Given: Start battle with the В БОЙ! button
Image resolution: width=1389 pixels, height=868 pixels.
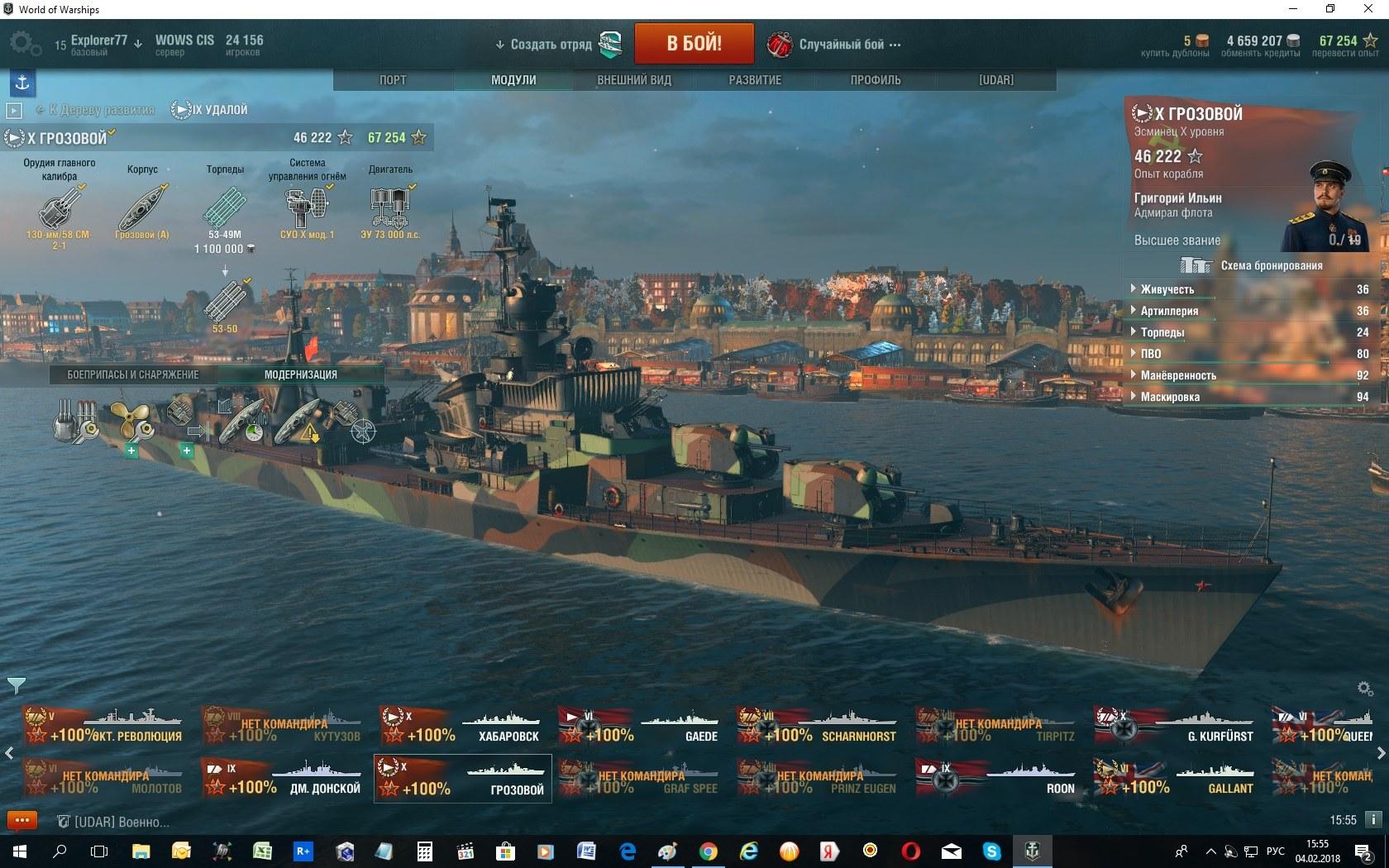Looking at the screenshot, I should coord(694,43).
